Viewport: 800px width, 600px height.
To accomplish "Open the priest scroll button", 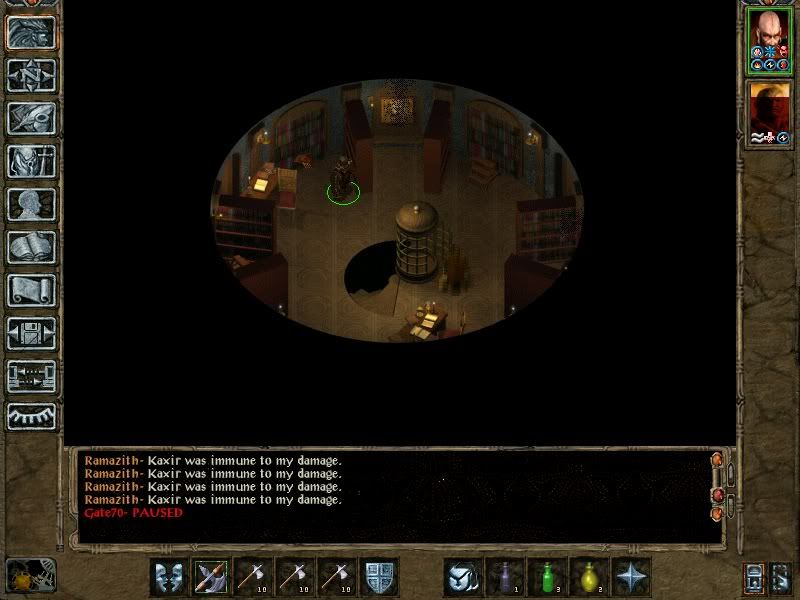I will (31, 291).
